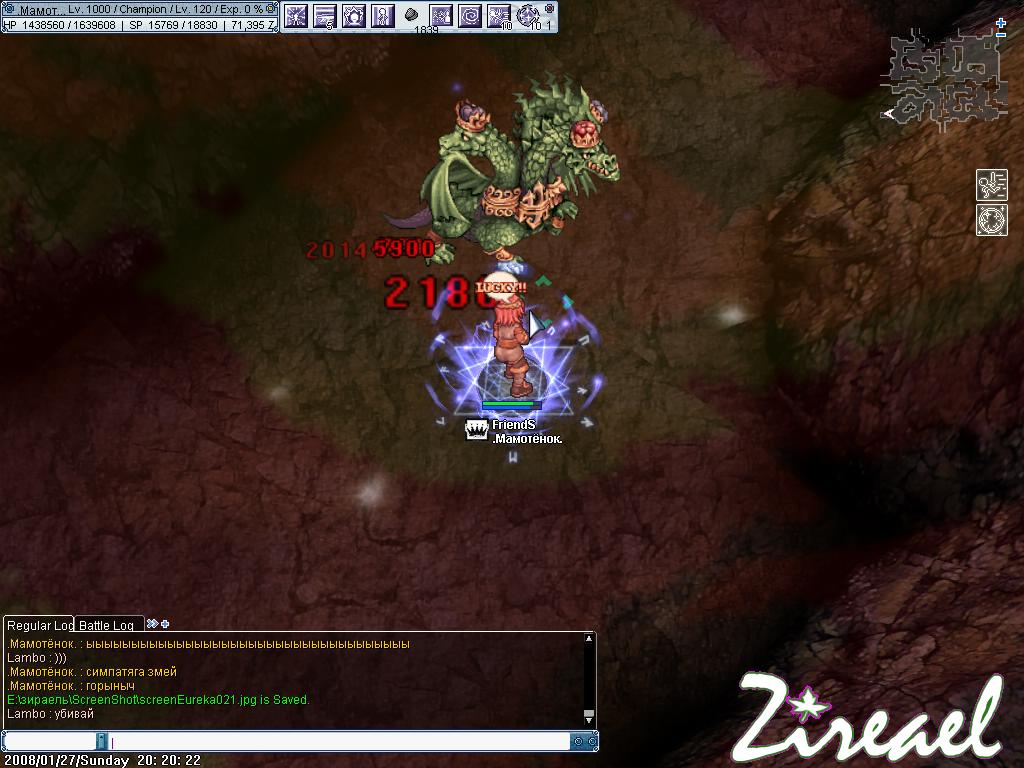Click the character info bar showing Champion level
The height and width of the screenshot is (768, 1024).
[x=139, y=9]
